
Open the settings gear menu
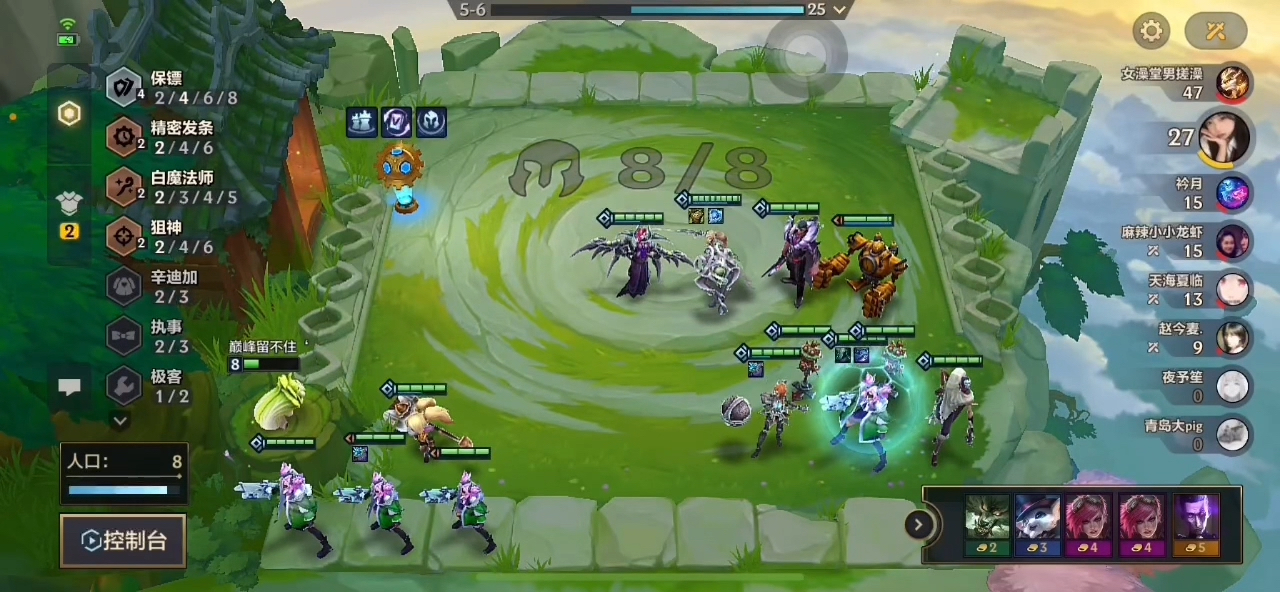(1151, 31)
